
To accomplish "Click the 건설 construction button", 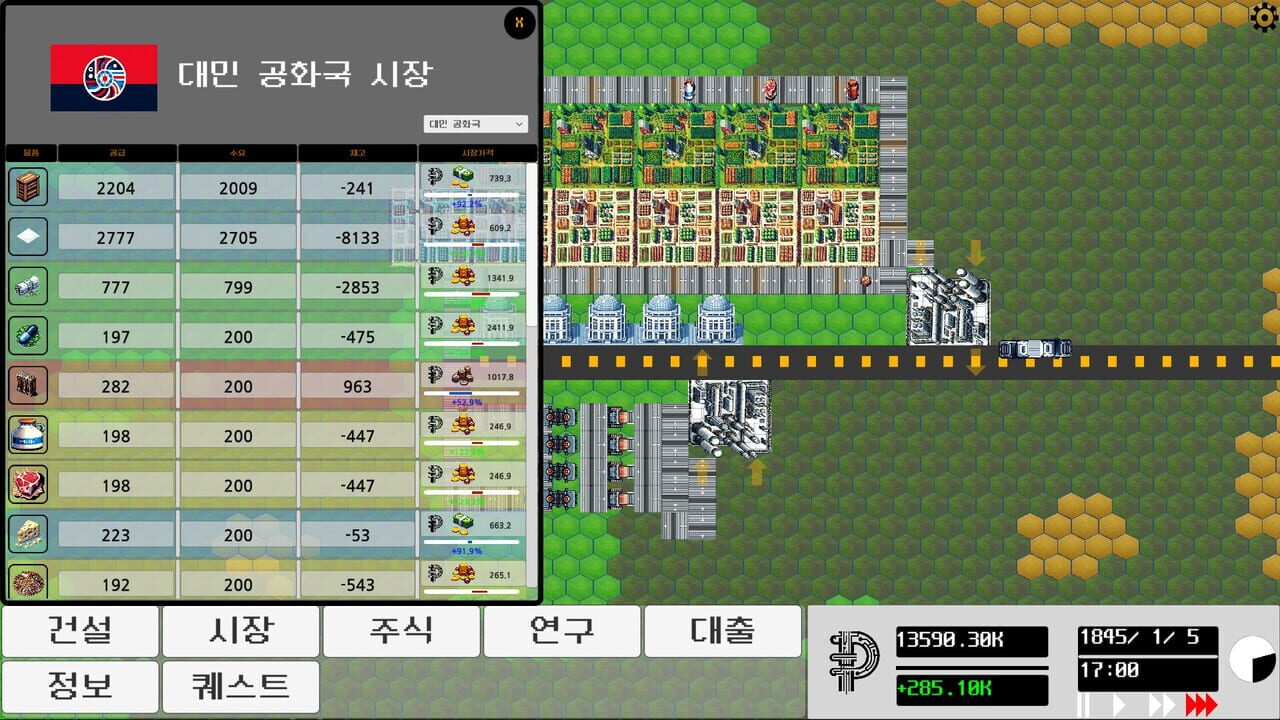I will pyautogui.click(x=79, y=631).
